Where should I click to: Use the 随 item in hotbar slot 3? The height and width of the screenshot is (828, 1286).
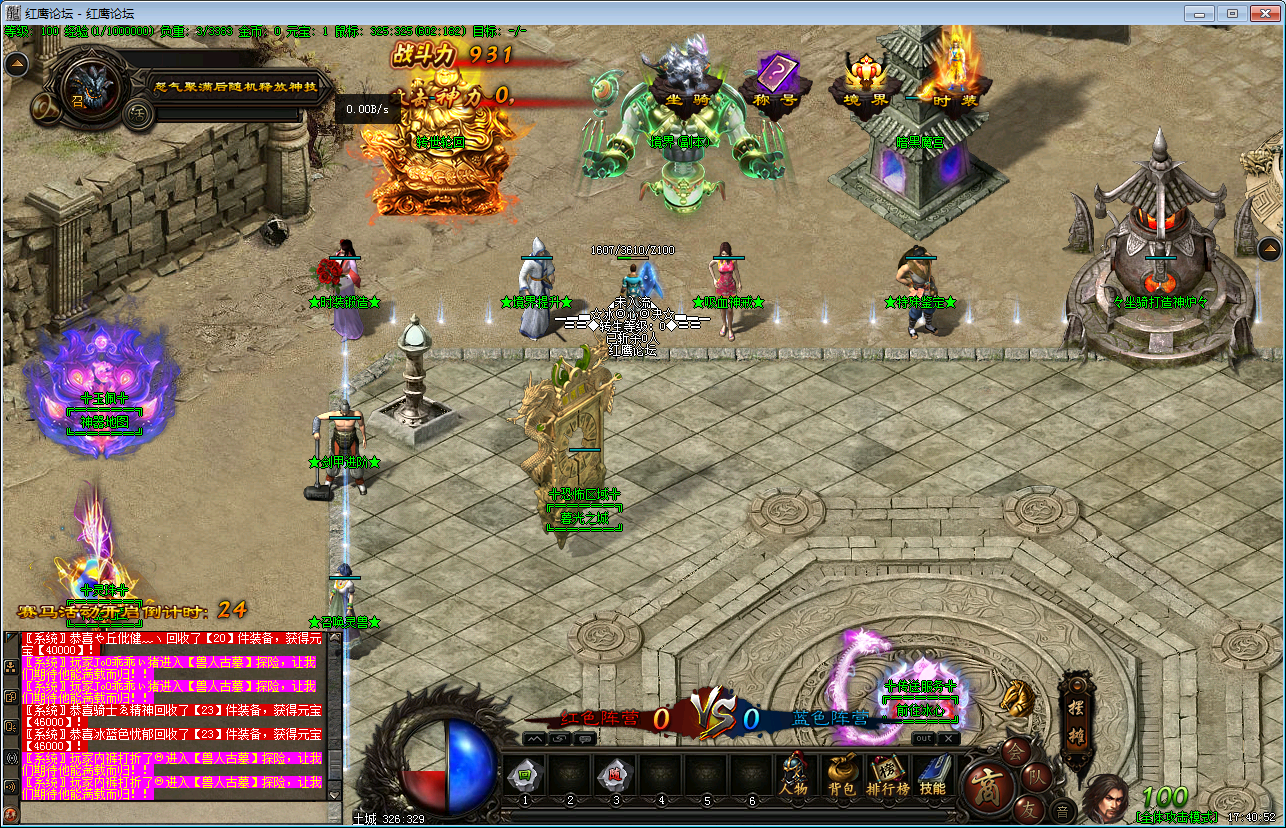click(x=615, y=774)
